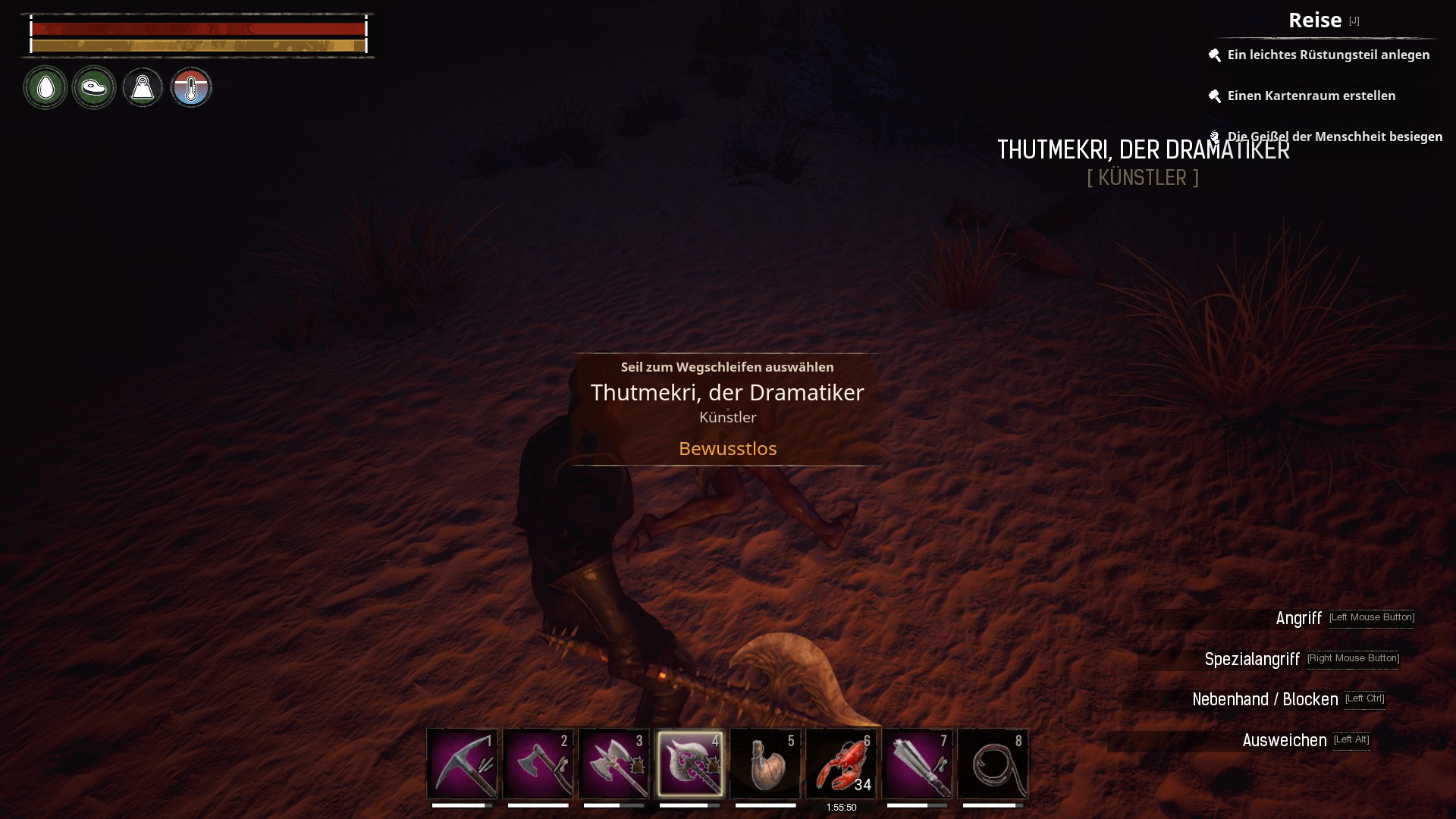
Task: Click the meat steak hunger icon
Action: click(94, 88)
